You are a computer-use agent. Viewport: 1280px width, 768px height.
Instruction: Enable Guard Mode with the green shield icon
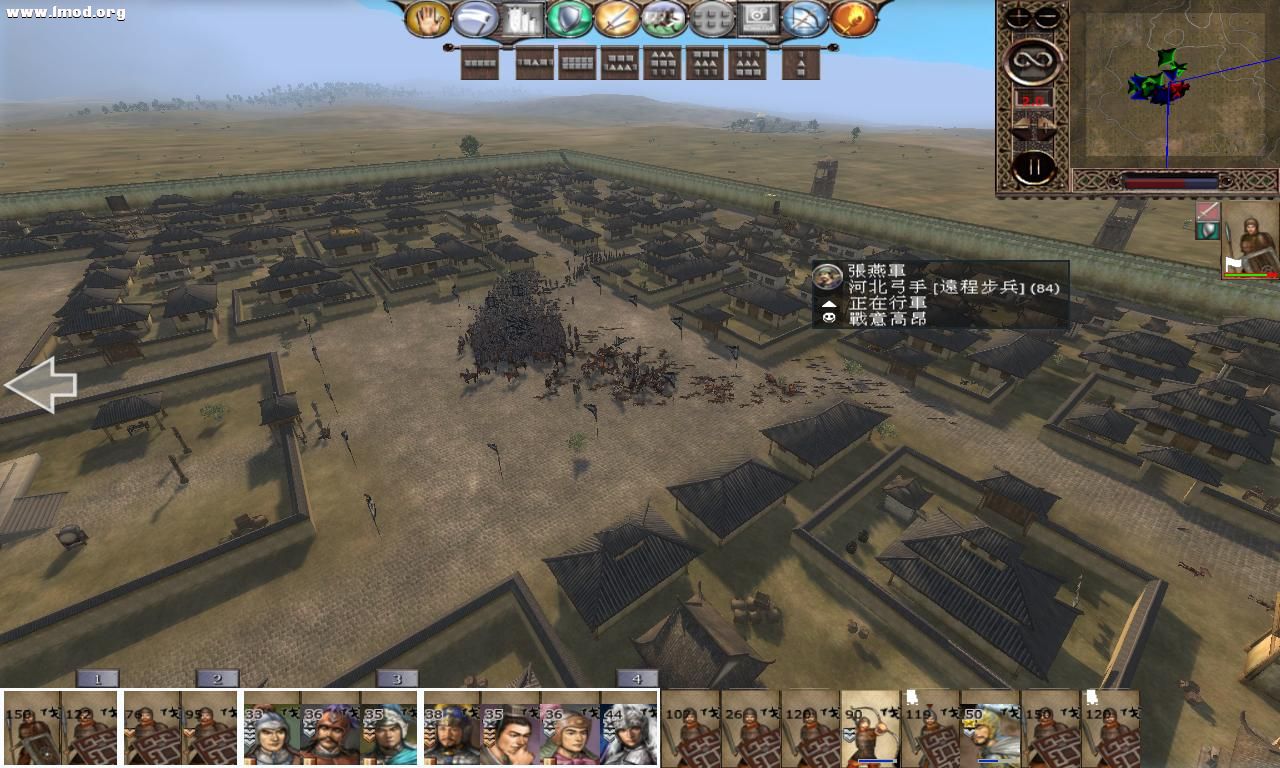click(x=568, y=16)
